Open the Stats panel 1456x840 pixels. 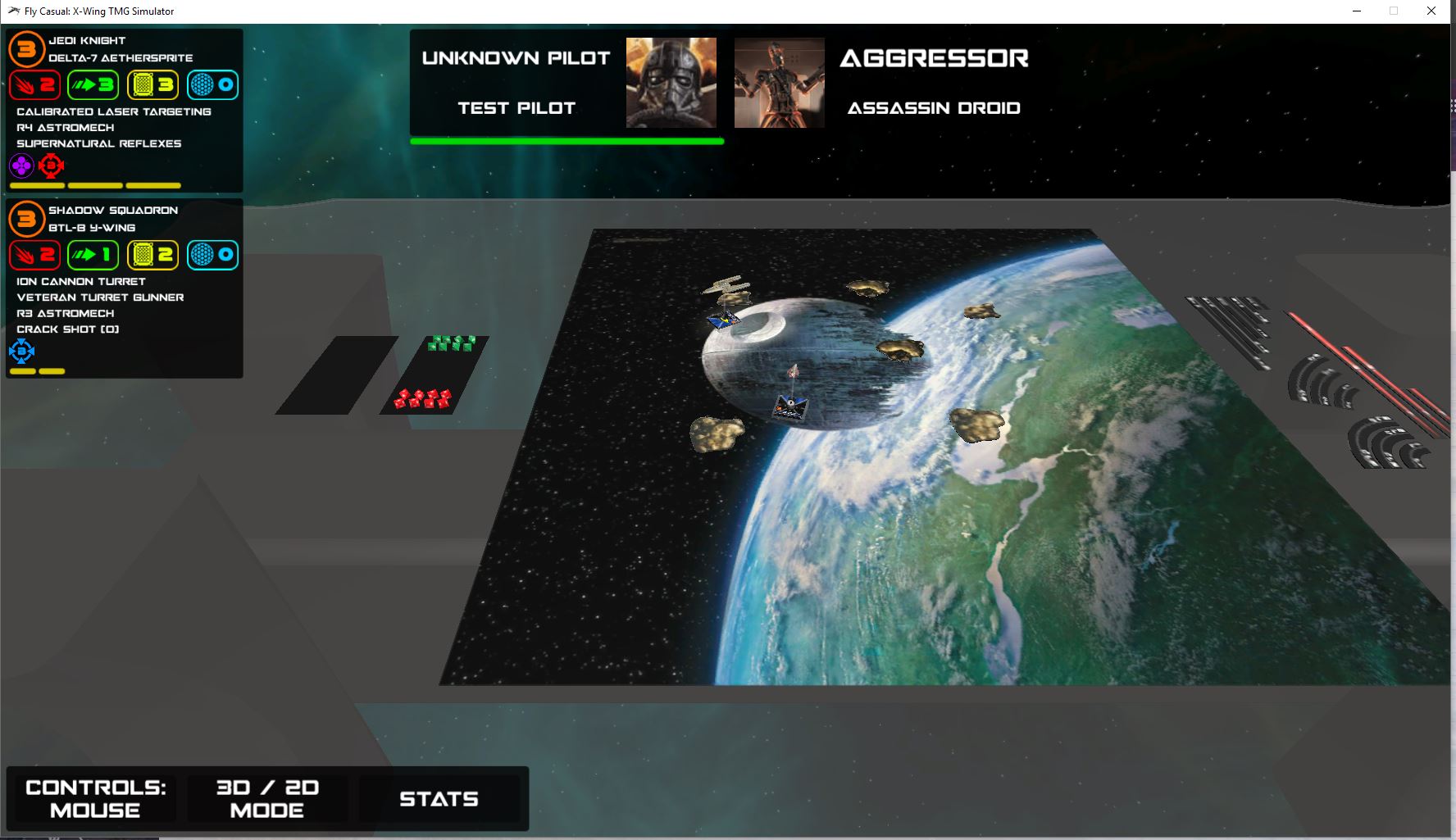pos(439,798)
